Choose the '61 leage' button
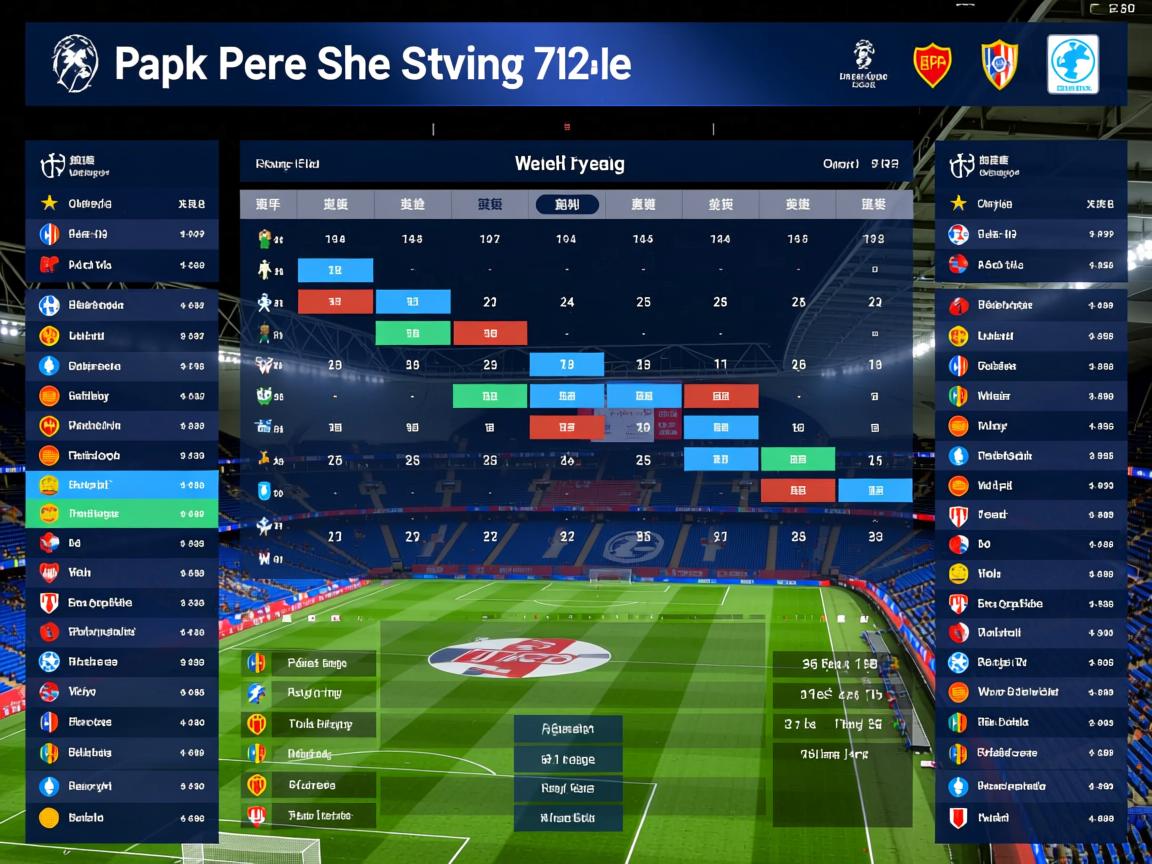 (x=568, y=760)
